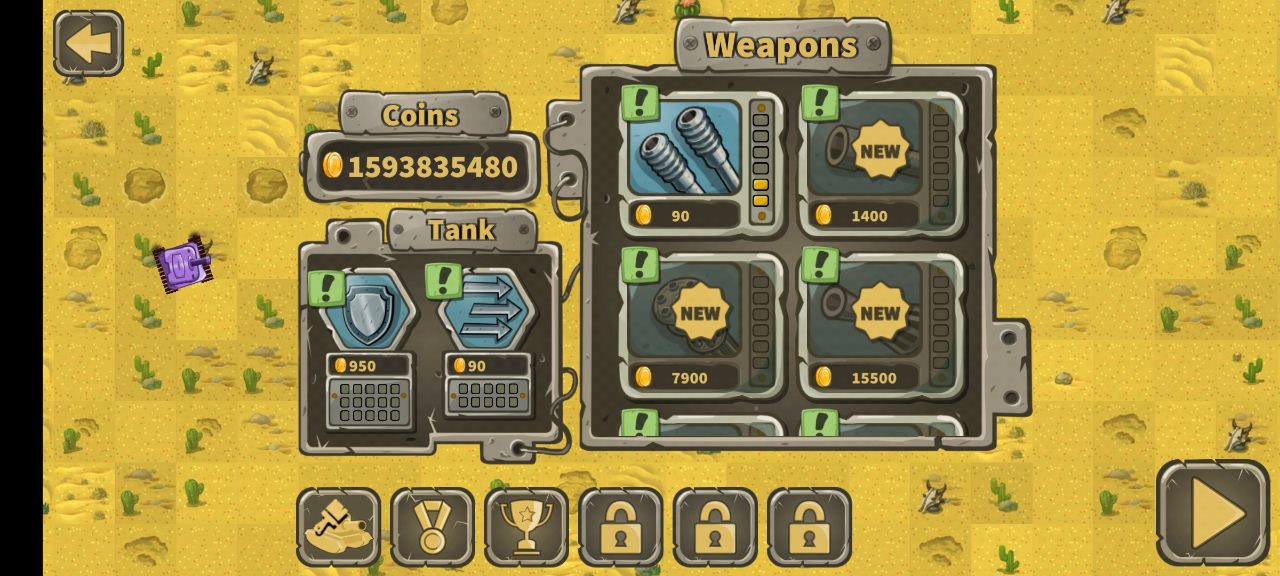Open the tank workshop icon in bottom bar
Image resolution: width=1280 pixels, height=576 pixels.
tap(338, 526)
